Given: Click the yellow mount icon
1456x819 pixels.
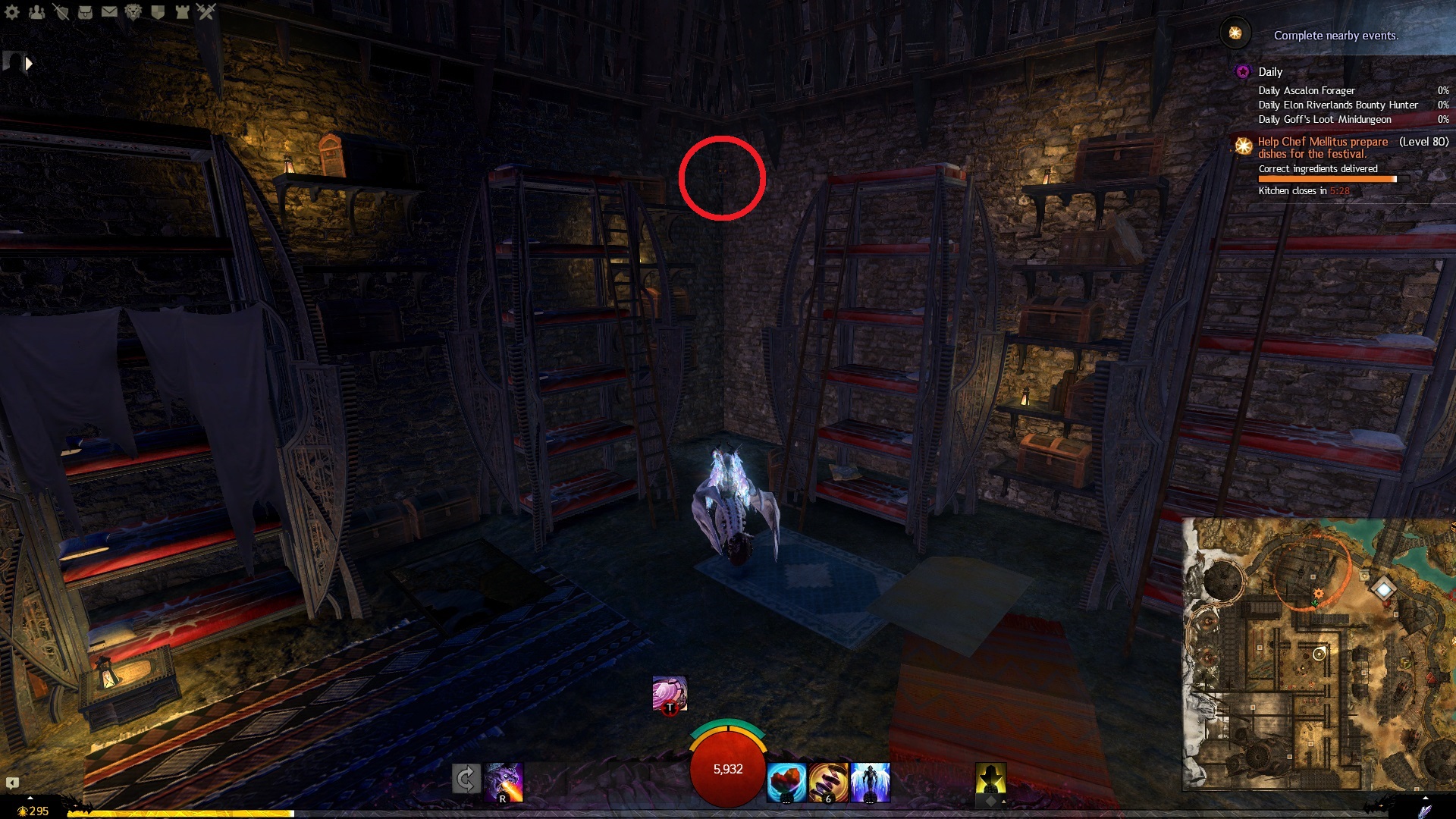Looking at the screenshot, I should point(990,779).
